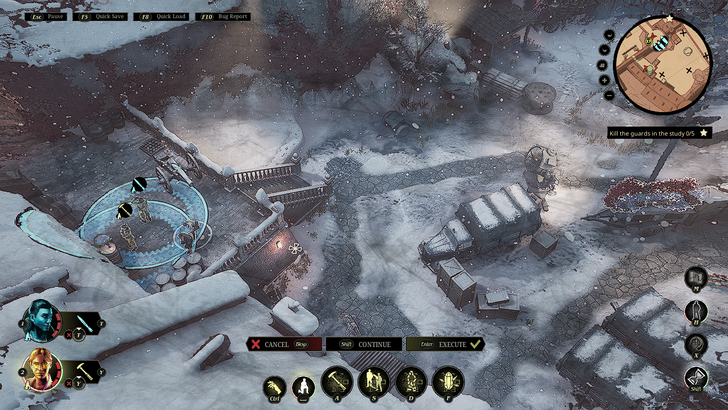This screenshot has width=728, height=410.
Task: Toggle the crouch stance icon
Action: click(303, 386)
